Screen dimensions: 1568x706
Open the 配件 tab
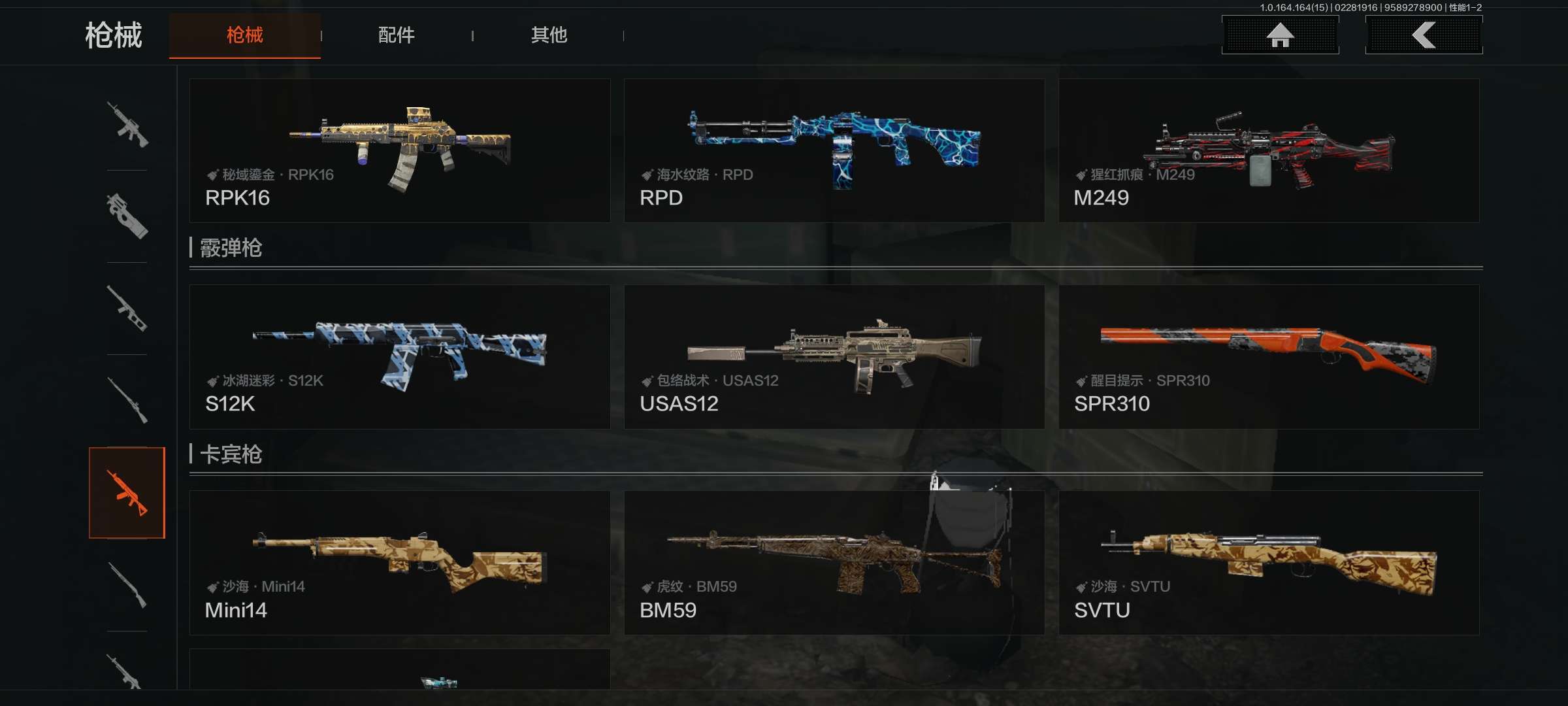click(x=396, y=35)
